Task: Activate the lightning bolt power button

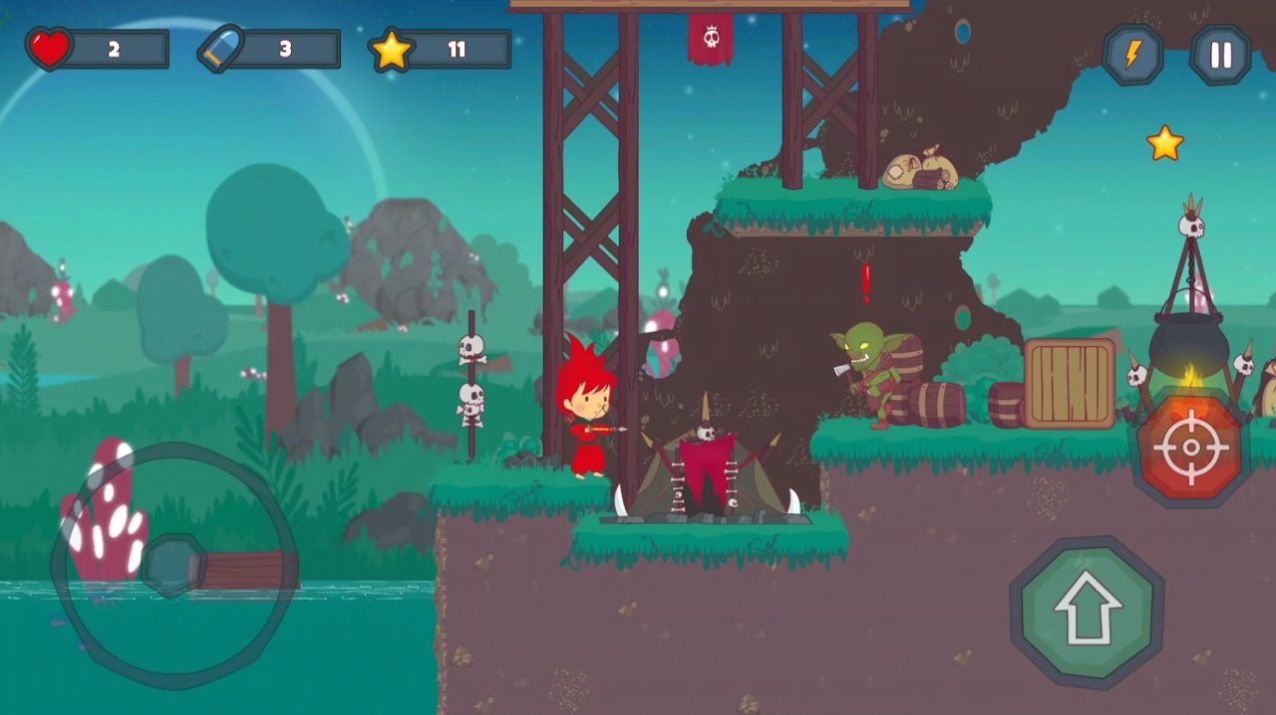Action: pos(1132,55)
